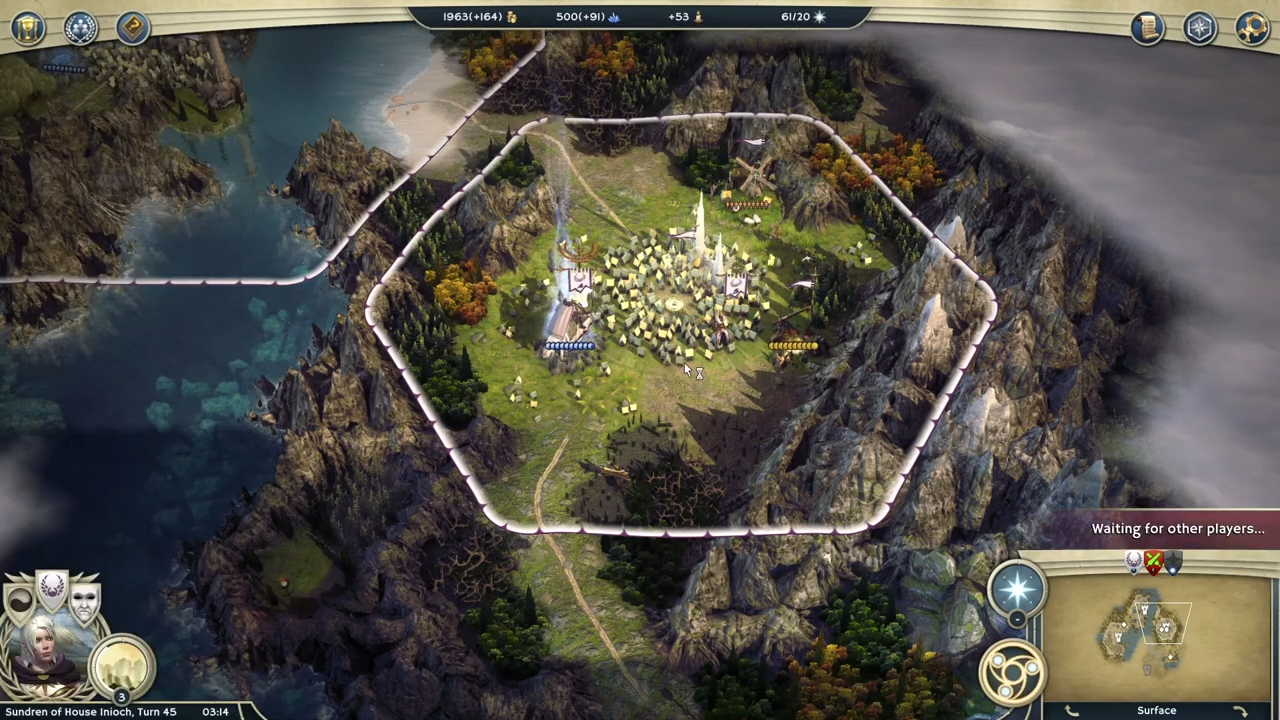Open the empire research compass icon
Image resolution: width=1280 pixels, height=720 pixels.
pyautogui.click(x=1199, y=27)
